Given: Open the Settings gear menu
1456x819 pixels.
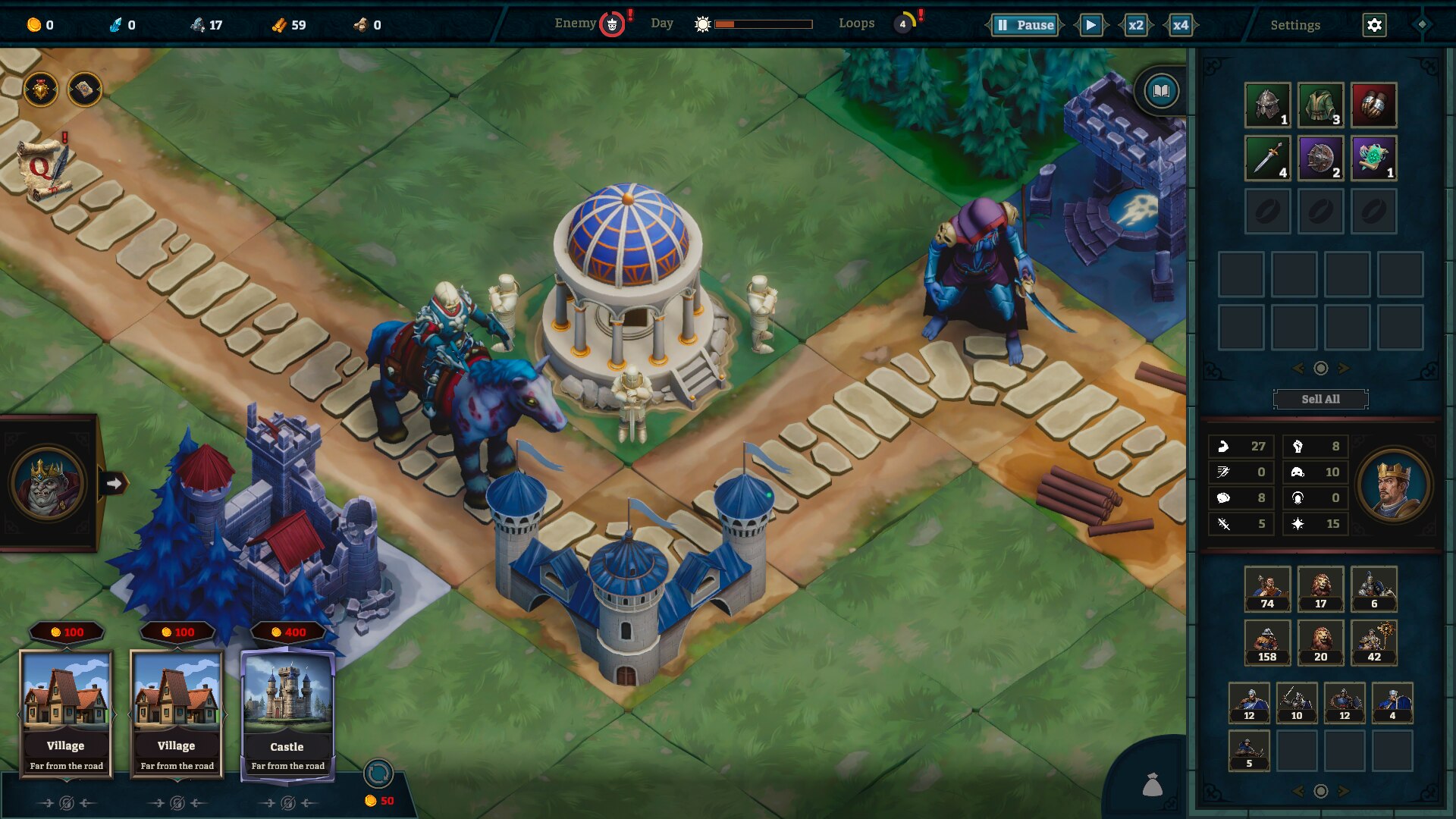Looking at the screenshot, I should (1374, 25).
